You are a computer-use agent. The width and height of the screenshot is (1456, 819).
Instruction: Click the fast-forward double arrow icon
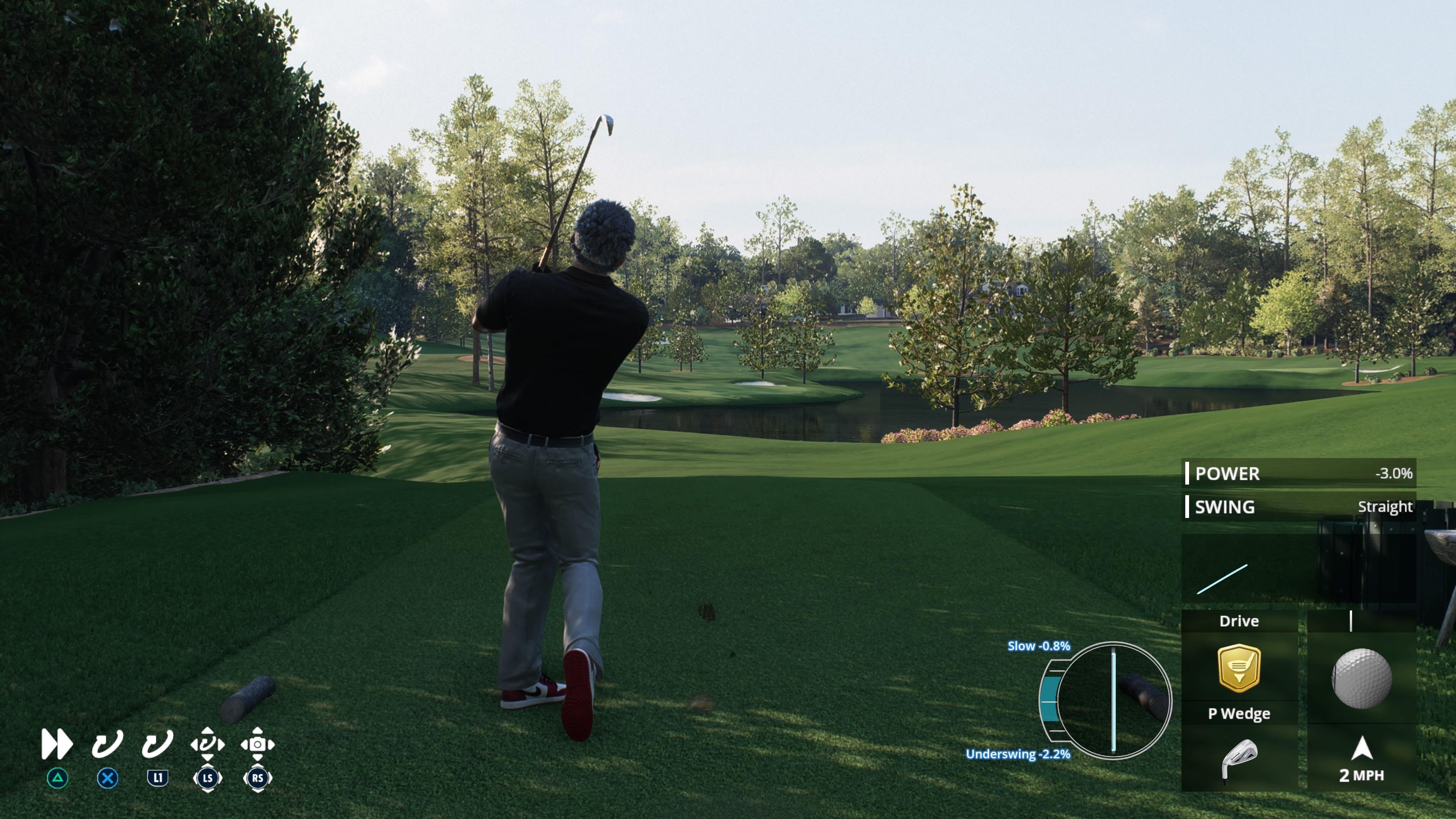(57, 744)
